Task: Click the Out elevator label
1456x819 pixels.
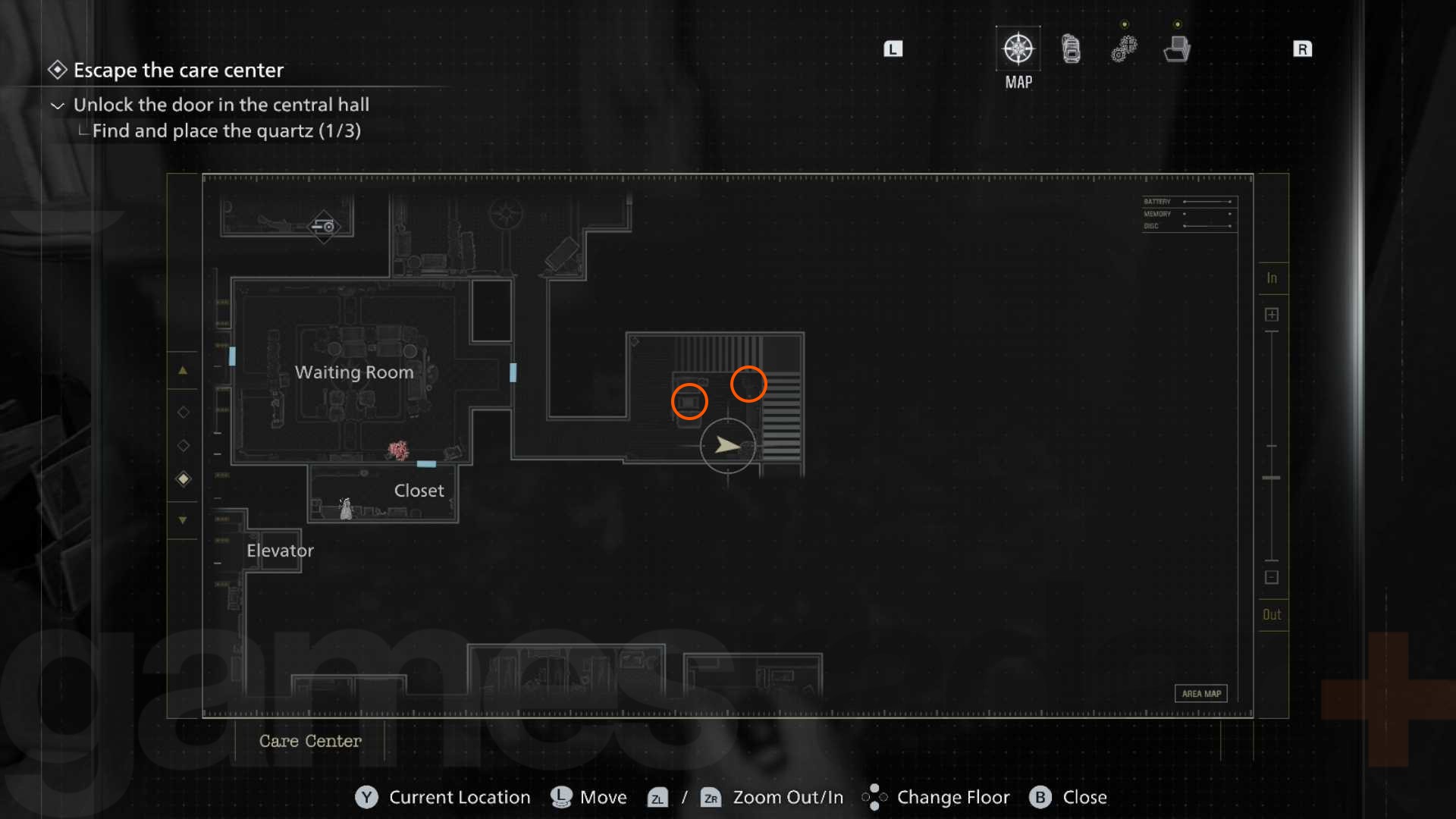Action: click(1272, 614)
